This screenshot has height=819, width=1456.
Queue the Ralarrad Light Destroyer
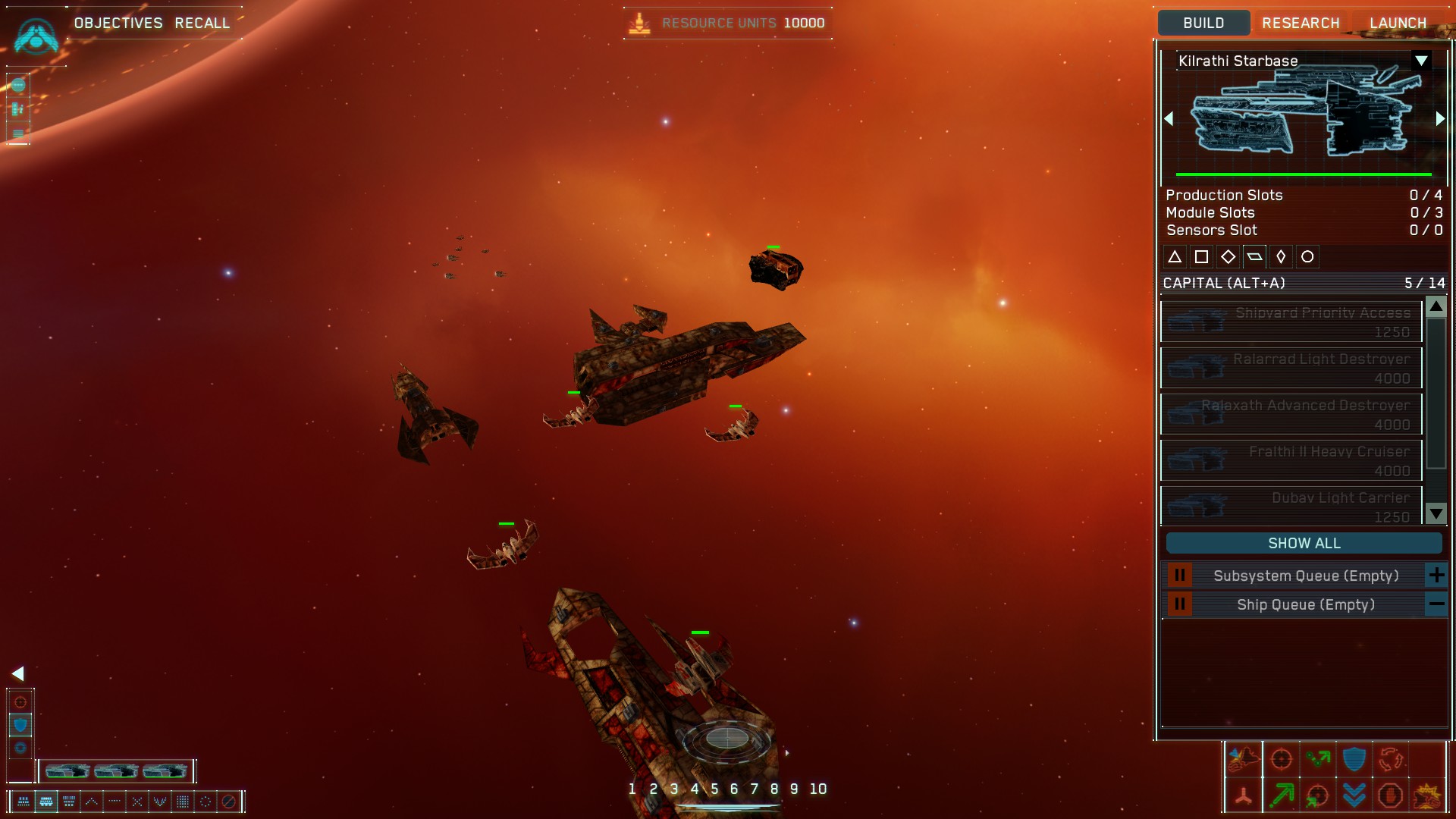tap(1291, 368)
